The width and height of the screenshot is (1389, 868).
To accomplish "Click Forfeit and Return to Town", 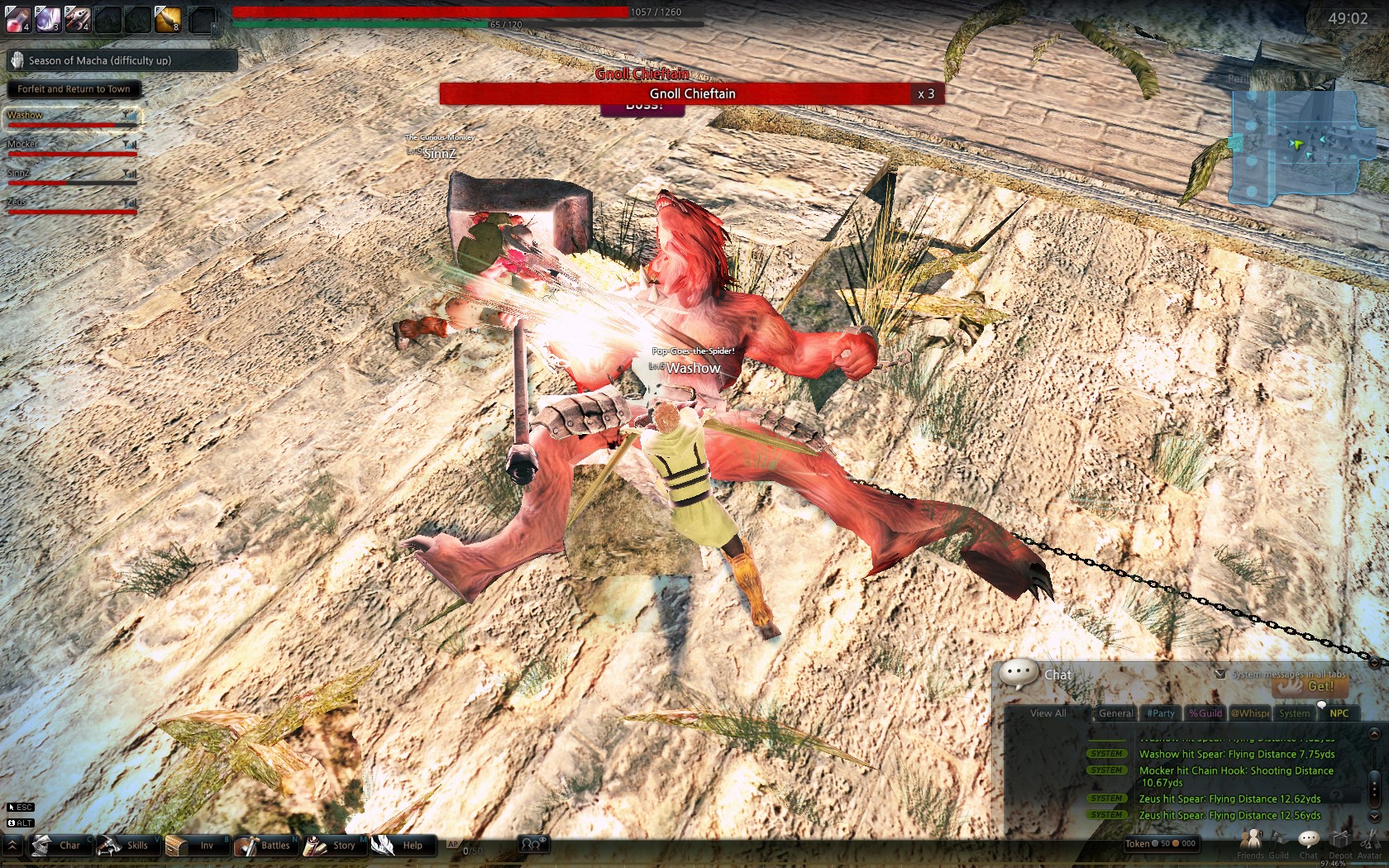I will [74, 89].
